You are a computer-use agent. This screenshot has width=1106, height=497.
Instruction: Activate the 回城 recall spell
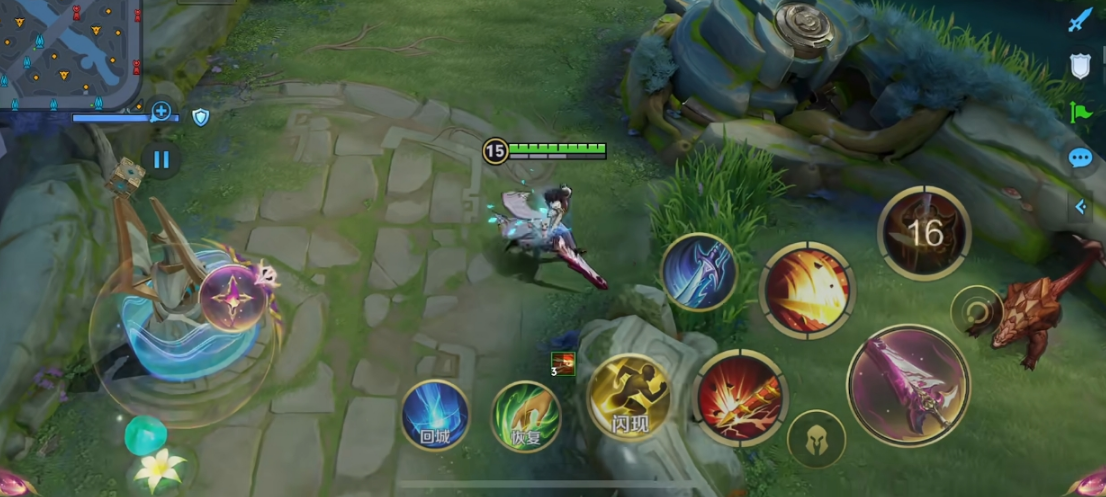[x=435, y=415]
